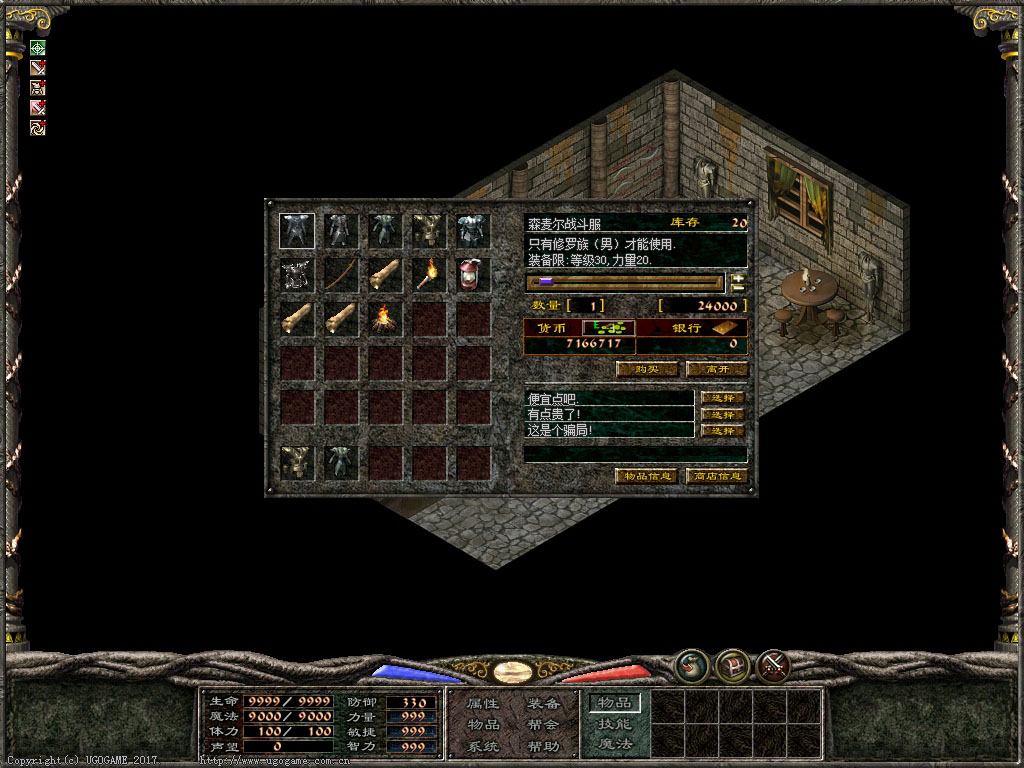Screen dimensions: 1024x768
Task: Open the 属性 attributes menu
Action: pos(484,704)
